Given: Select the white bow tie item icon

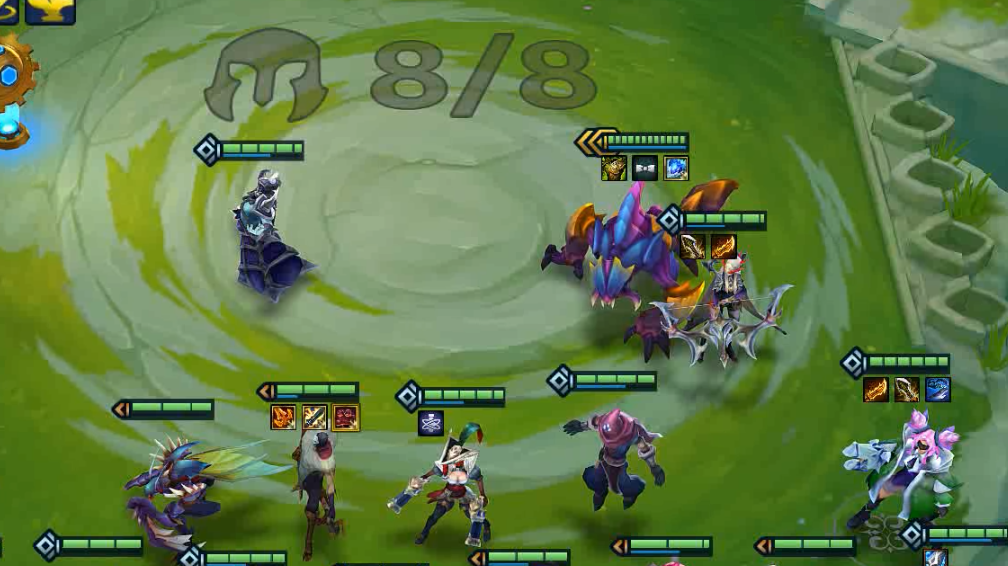Looking at the screenshot, I should click(645, 168).
